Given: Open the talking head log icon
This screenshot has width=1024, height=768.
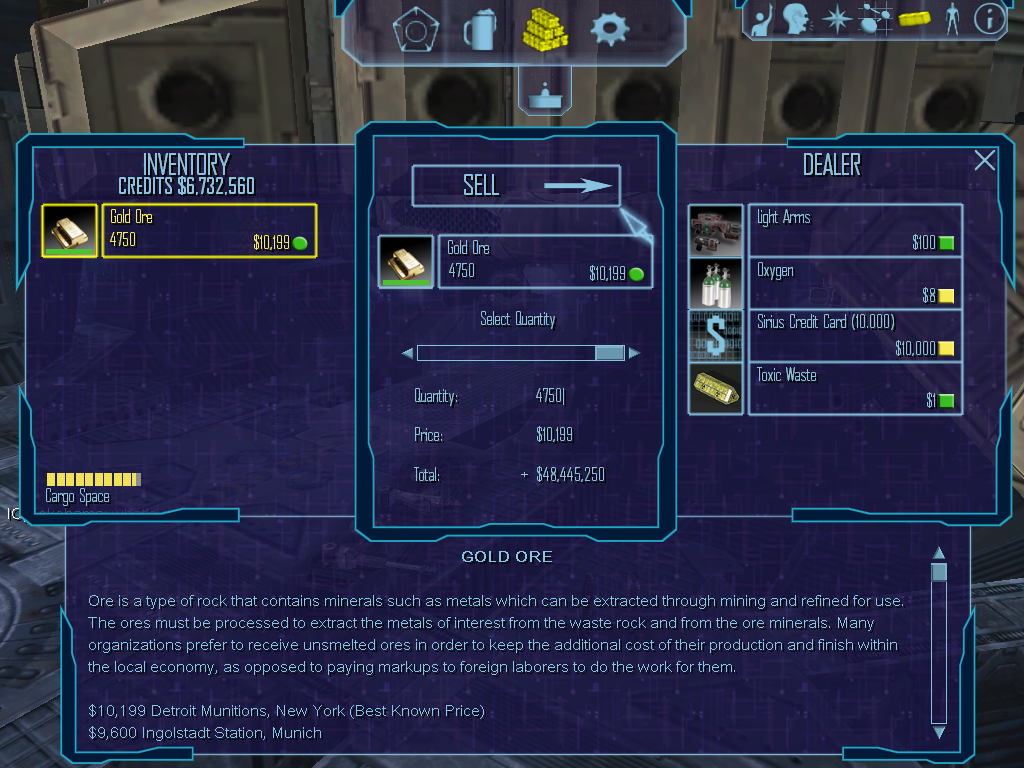Looking at the screenshot, I should pyautogui.click(x=796, y=19).
